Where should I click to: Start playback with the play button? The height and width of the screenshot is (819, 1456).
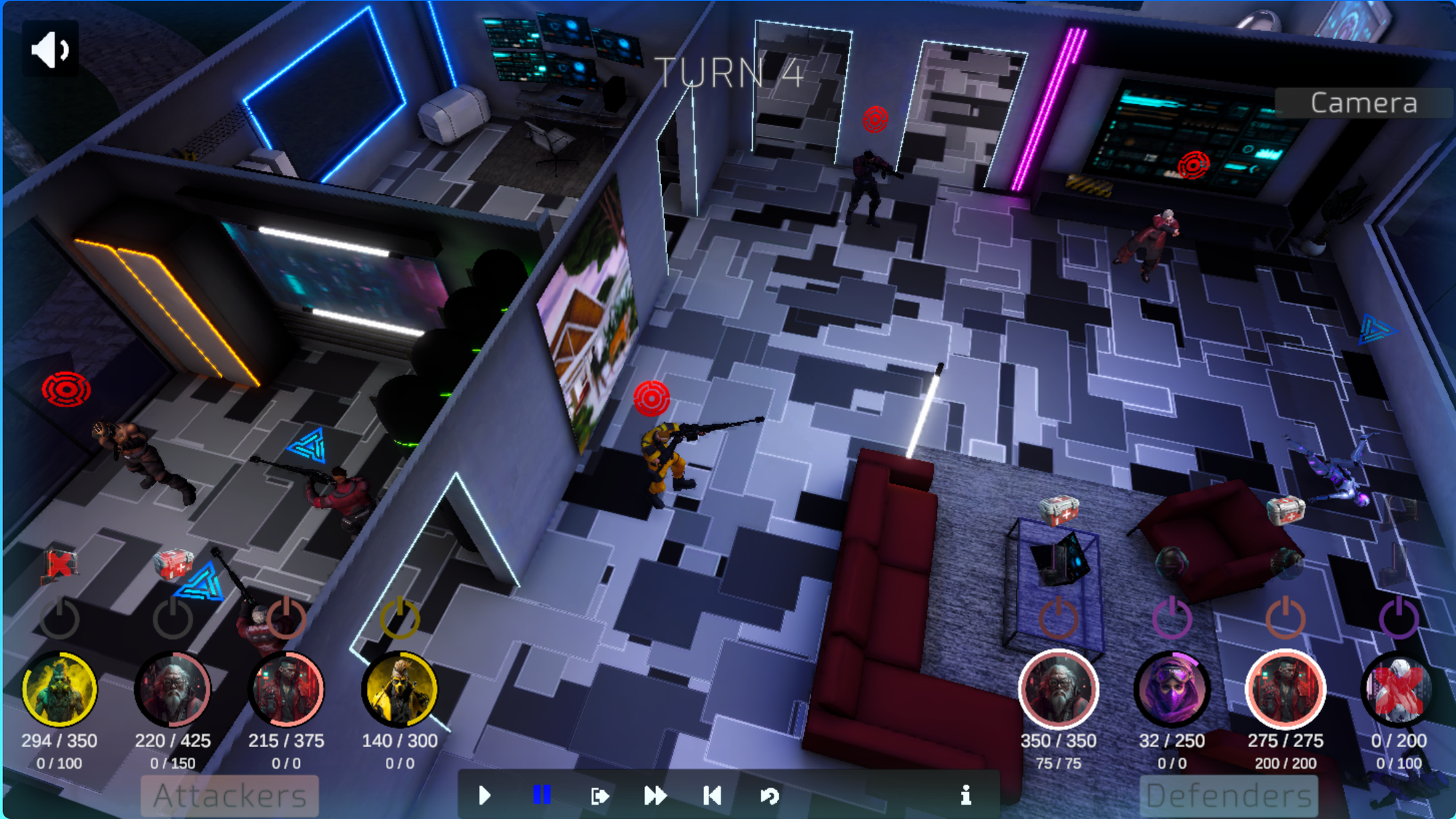pyautogui.click(x=485, y=795)
